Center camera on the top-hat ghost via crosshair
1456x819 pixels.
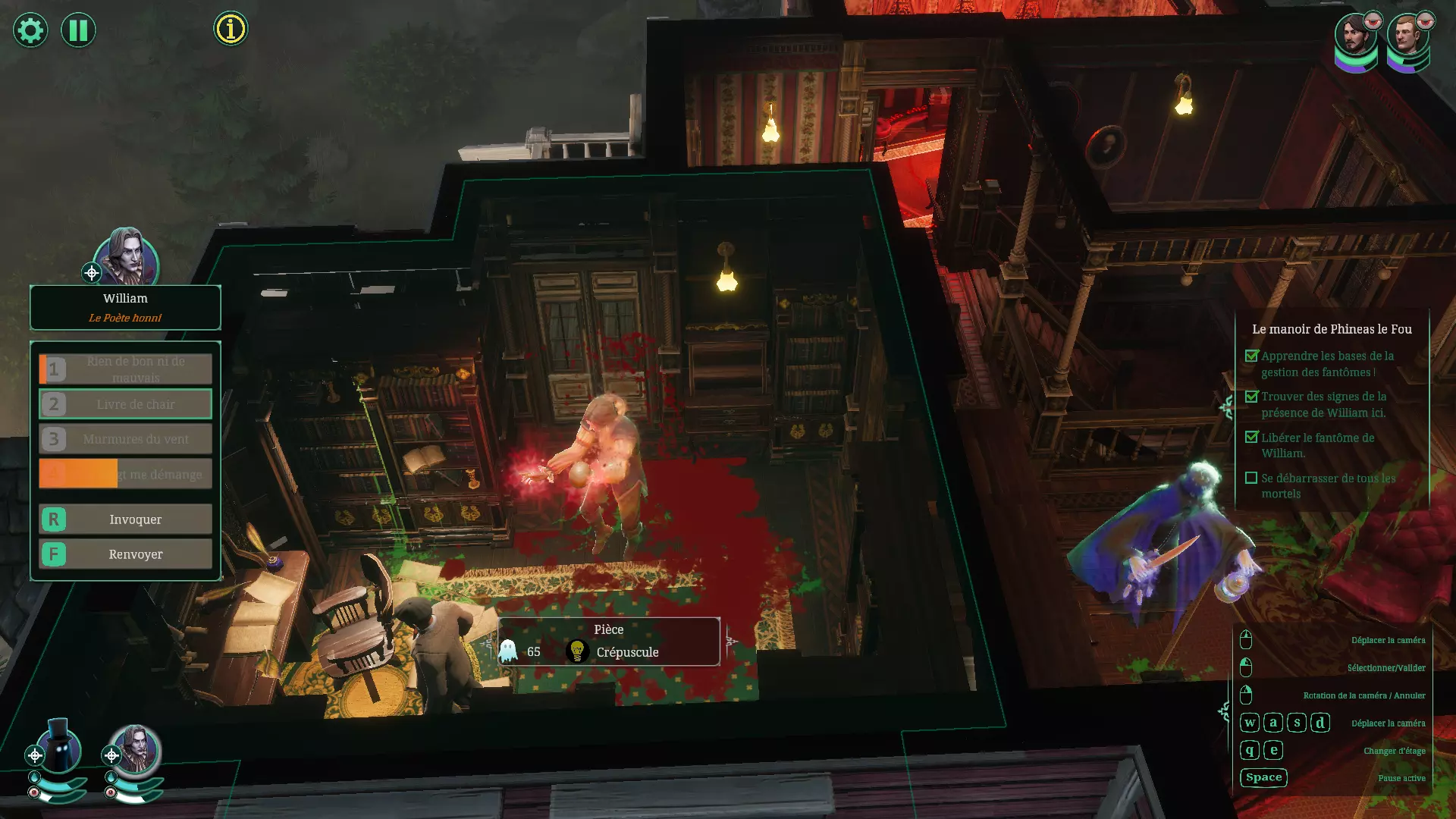click(x=35, y=755)
